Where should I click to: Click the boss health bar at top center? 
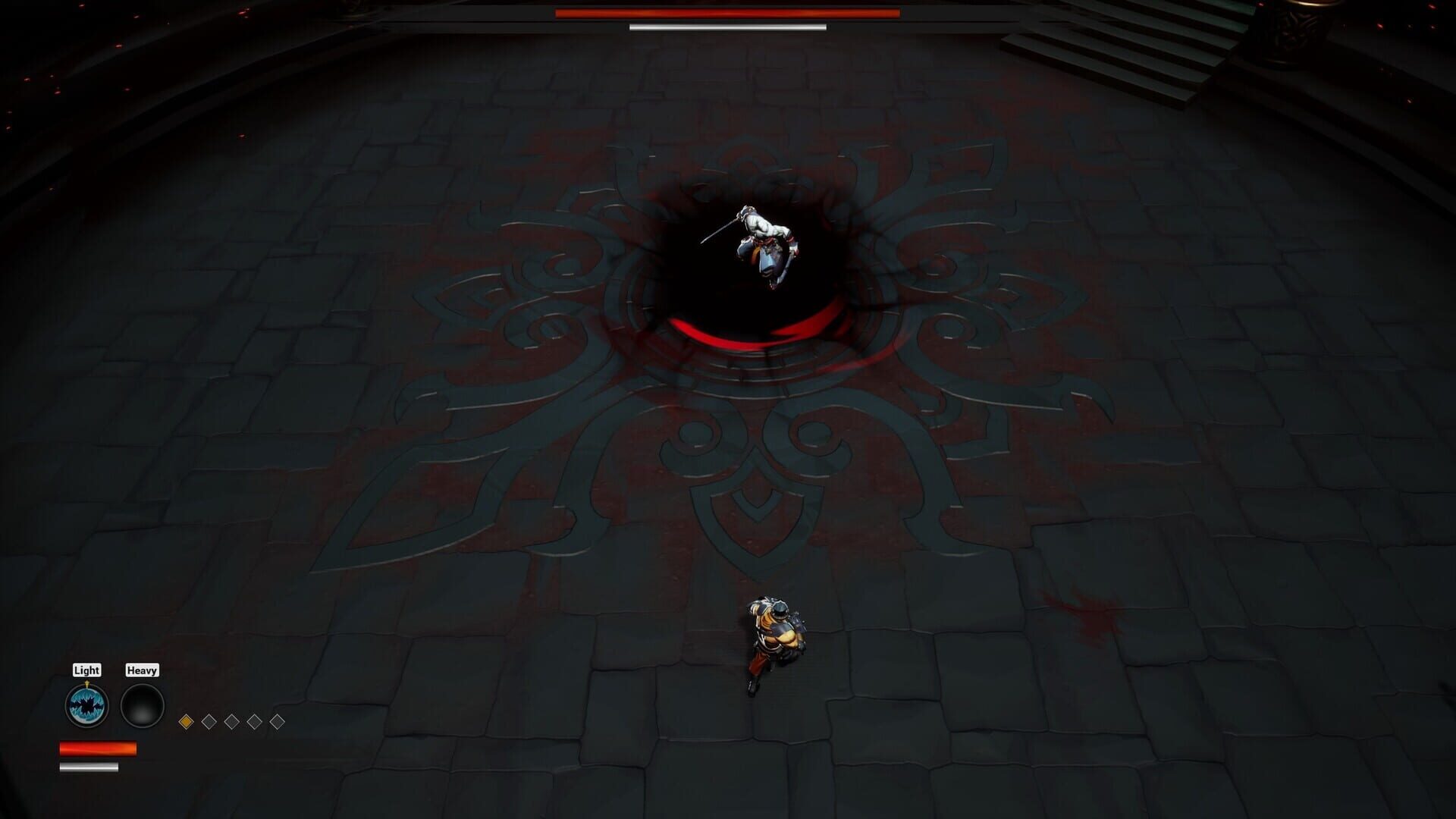pyautogui.click(x=726, y=14)
